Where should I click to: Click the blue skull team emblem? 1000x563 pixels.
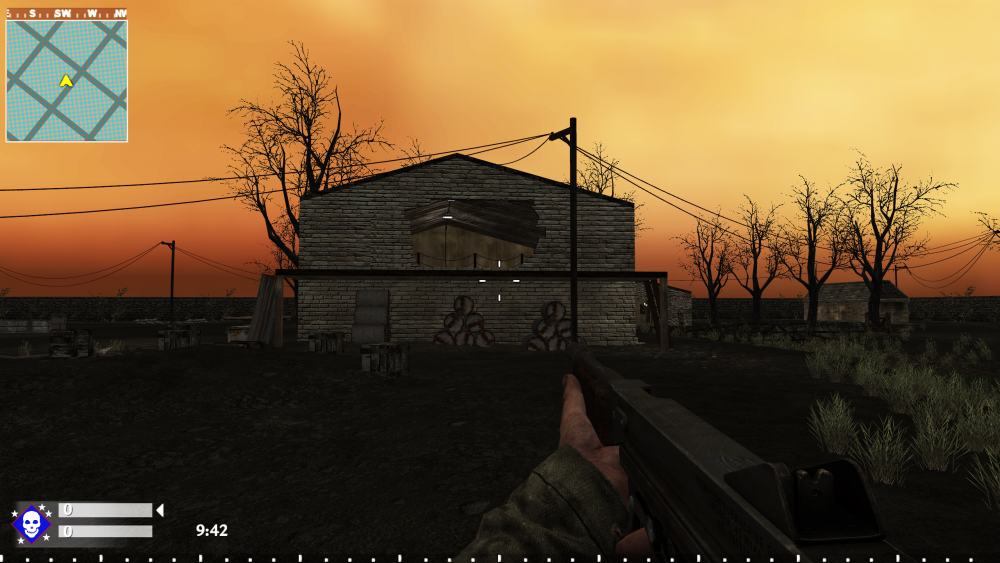click(x=31, y=523)
